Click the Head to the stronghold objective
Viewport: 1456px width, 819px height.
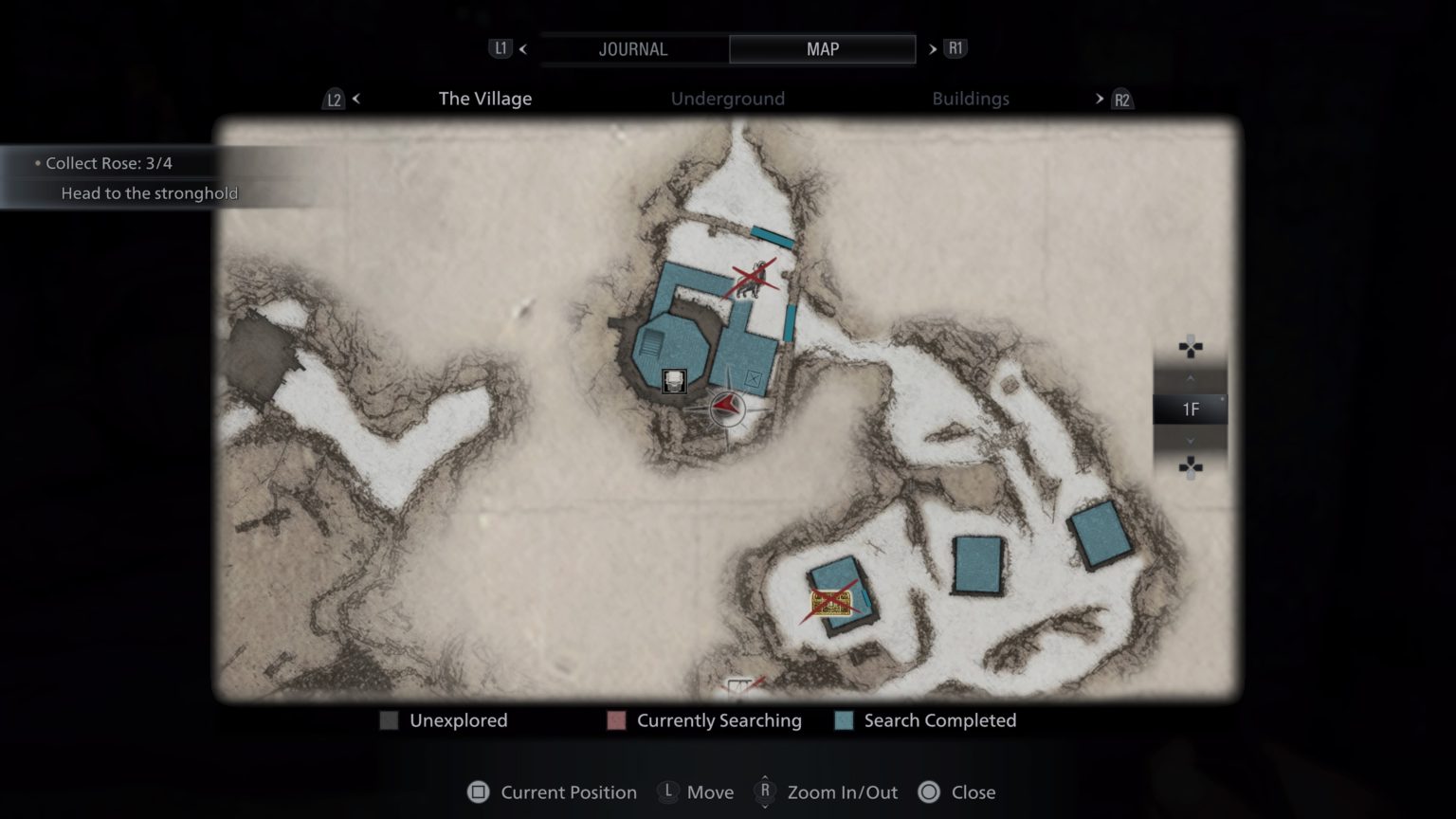click(150, 192)
